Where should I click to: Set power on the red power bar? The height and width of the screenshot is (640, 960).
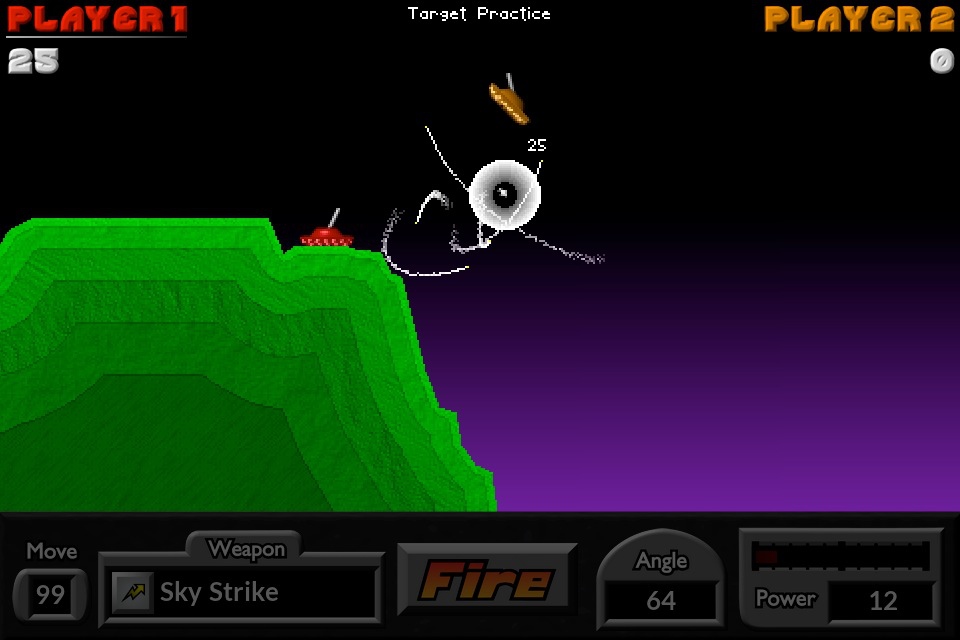tap(841, 556)
